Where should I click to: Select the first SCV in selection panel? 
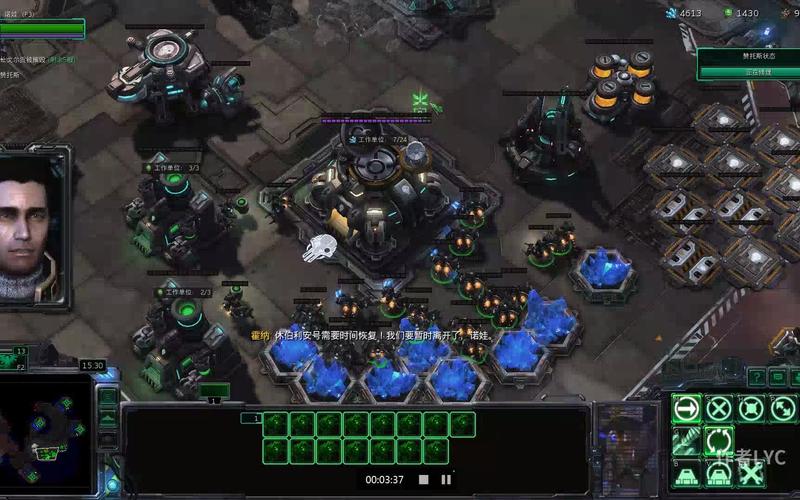coord(275,425)
